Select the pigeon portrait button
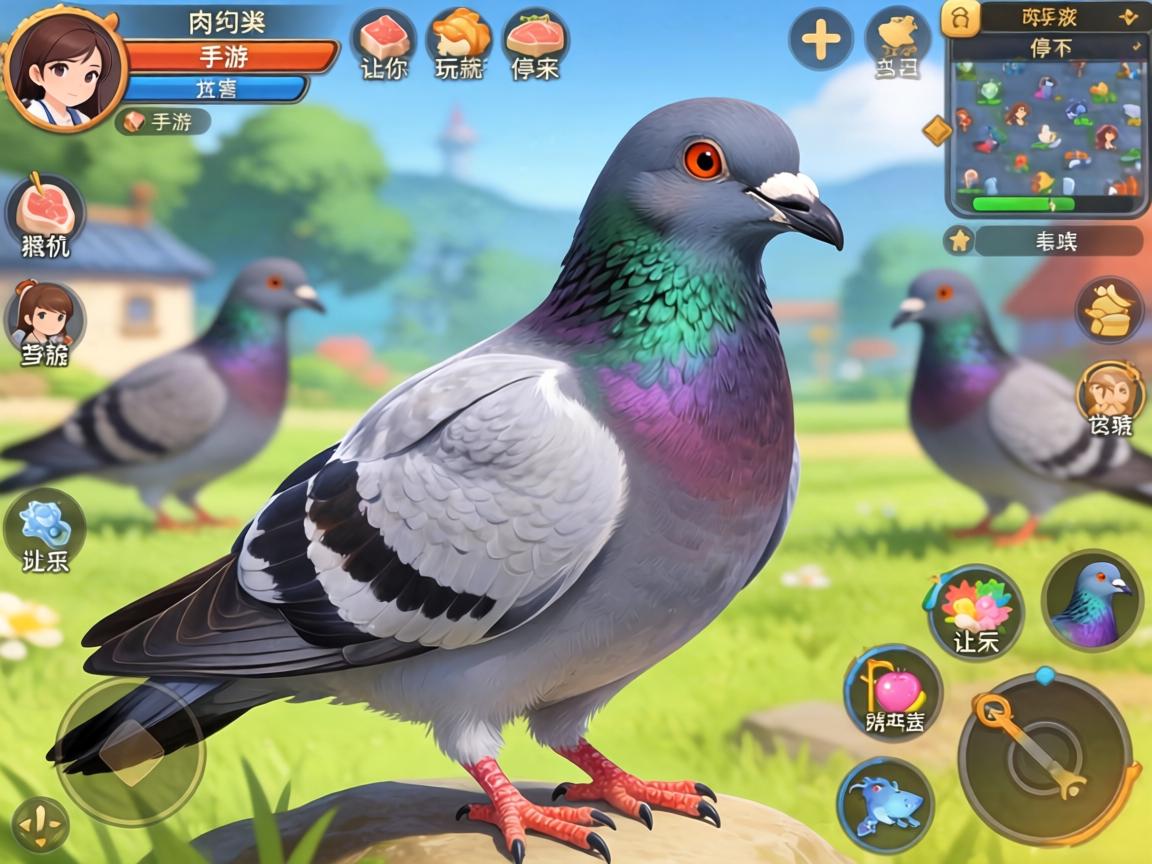 click(x=1092, y=600)
